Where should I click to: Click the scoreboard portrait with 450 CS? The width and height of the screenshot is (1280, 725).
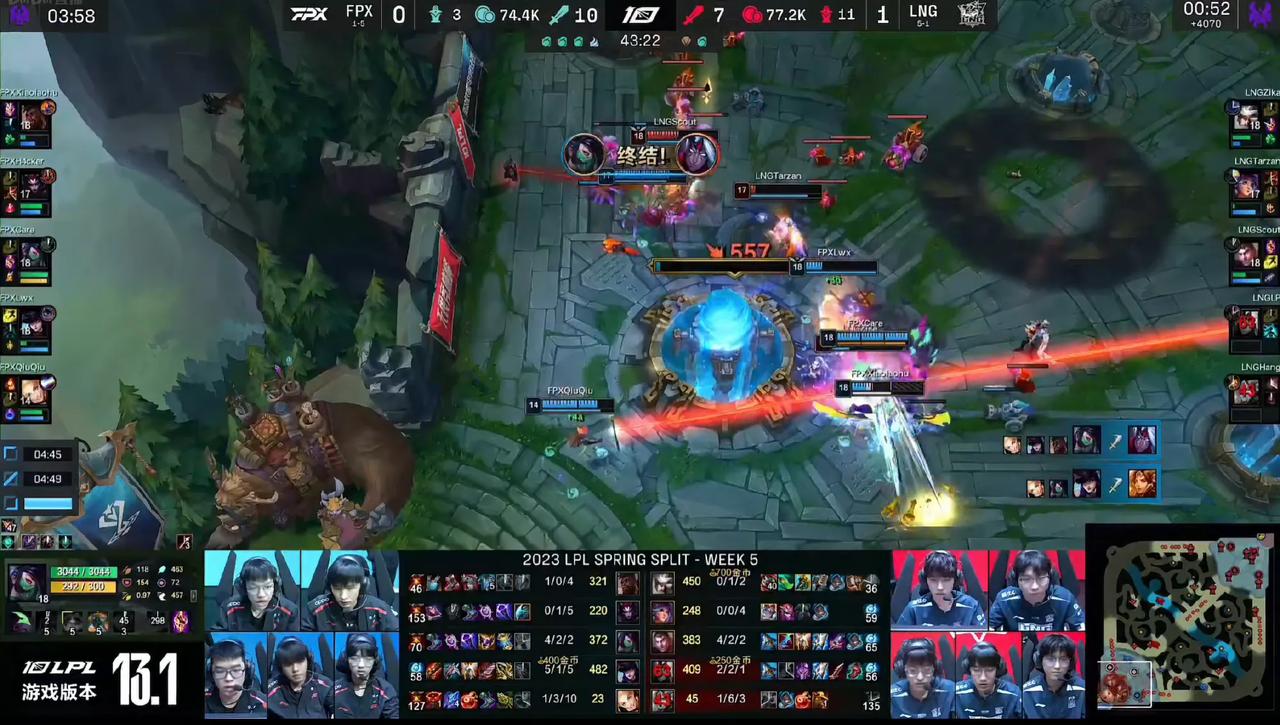[x=663, y=583]
